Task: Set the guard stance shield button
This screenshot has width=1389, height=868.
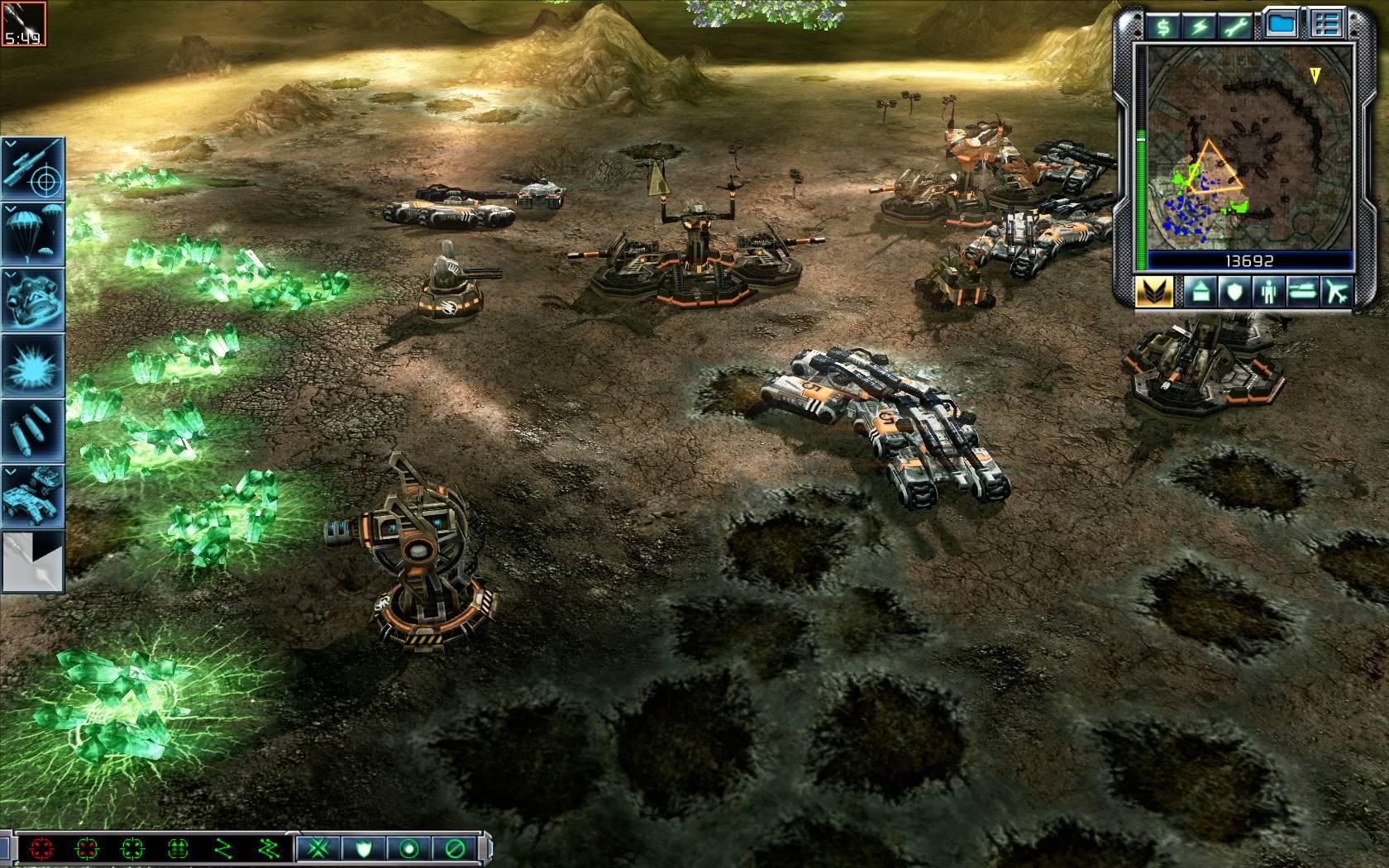Action: pyautogui.click(x=365, y=849)
